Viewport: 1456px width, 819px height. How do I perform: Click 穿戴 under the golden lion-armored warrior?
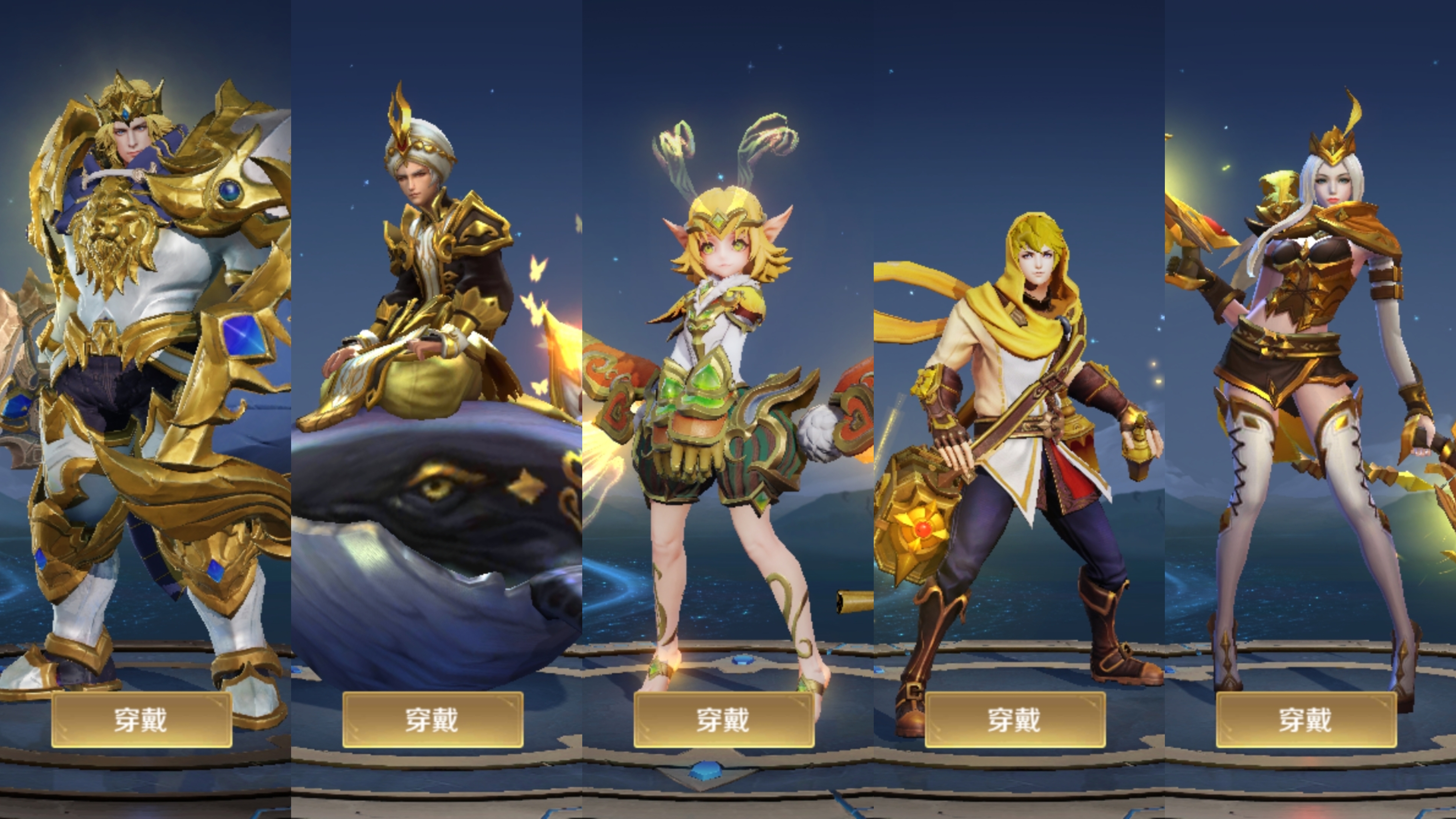click(x=141, y=719)
